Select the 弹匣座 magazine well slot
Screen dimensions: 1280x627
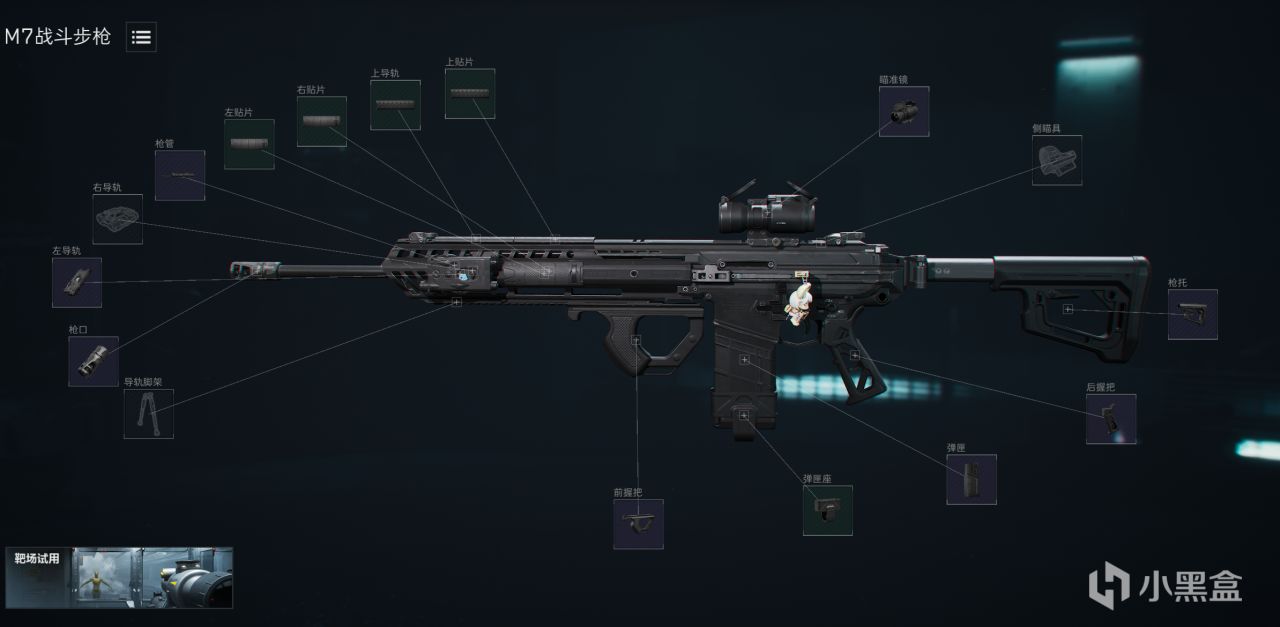coord(828,510)
